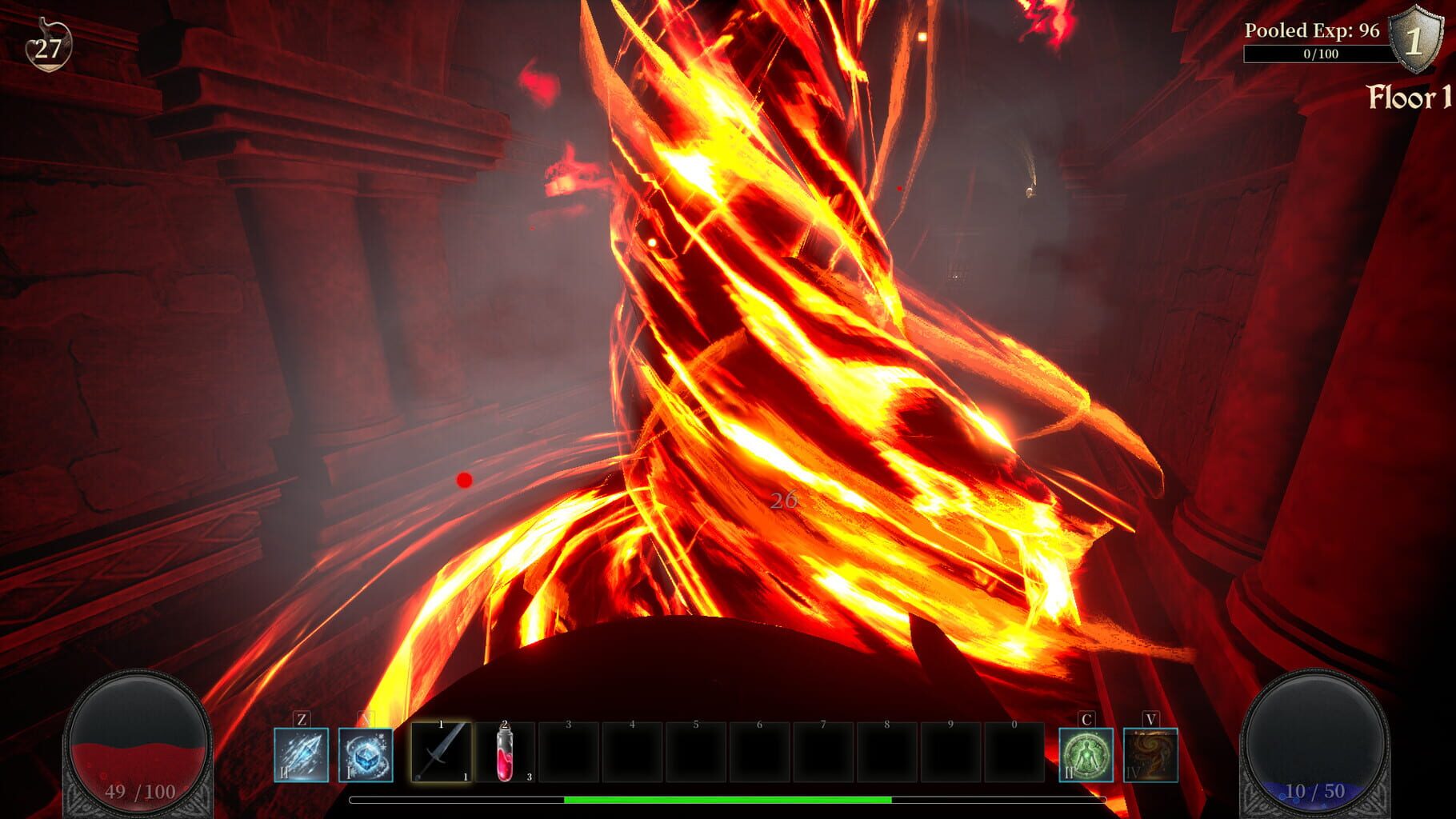Select the Pooled Exp: 96 header

tap(1314, 32)
